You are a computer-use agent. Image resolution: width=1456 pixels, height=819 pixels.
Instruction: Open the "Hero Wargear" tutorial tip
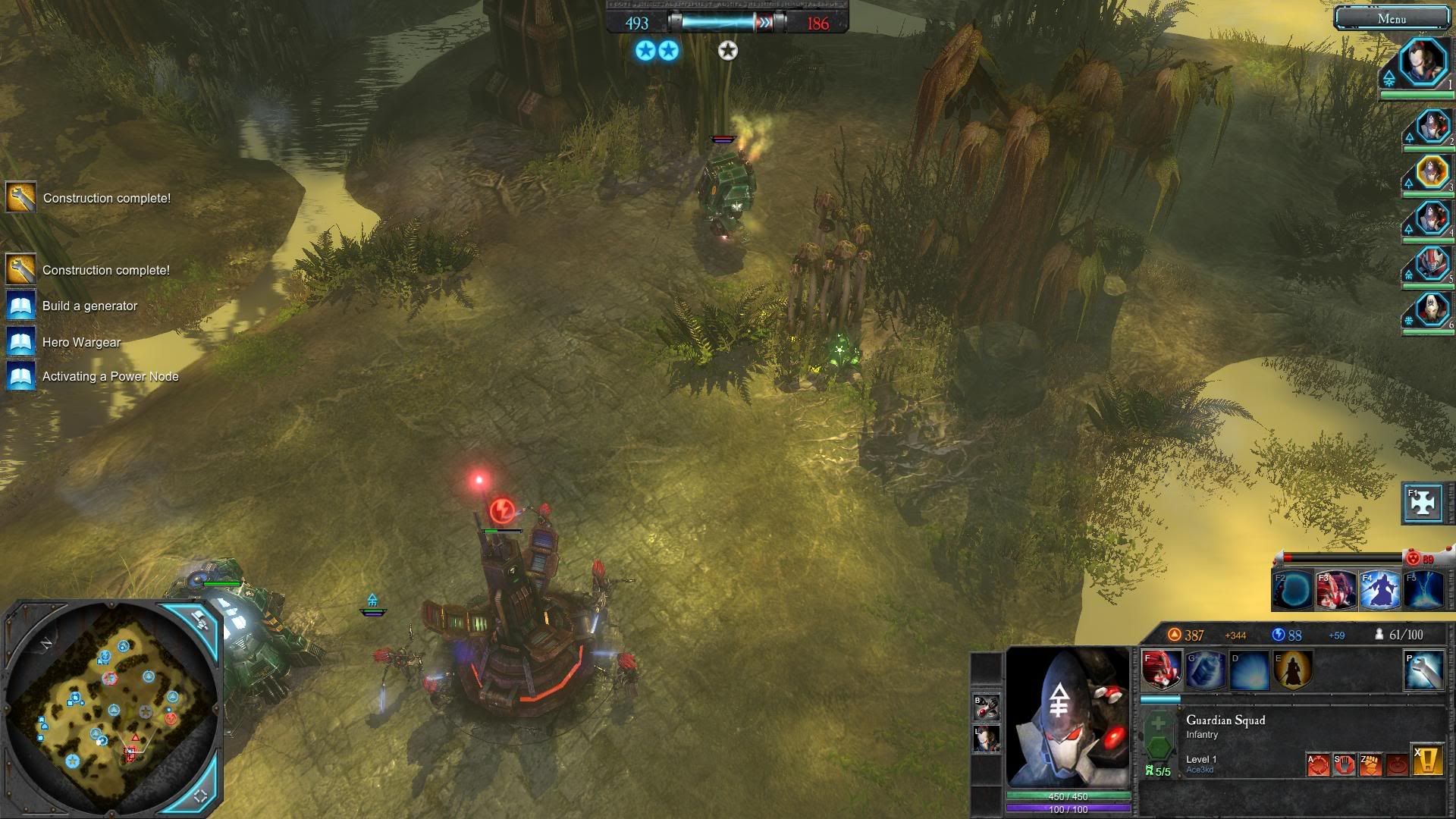coord(81,342)
